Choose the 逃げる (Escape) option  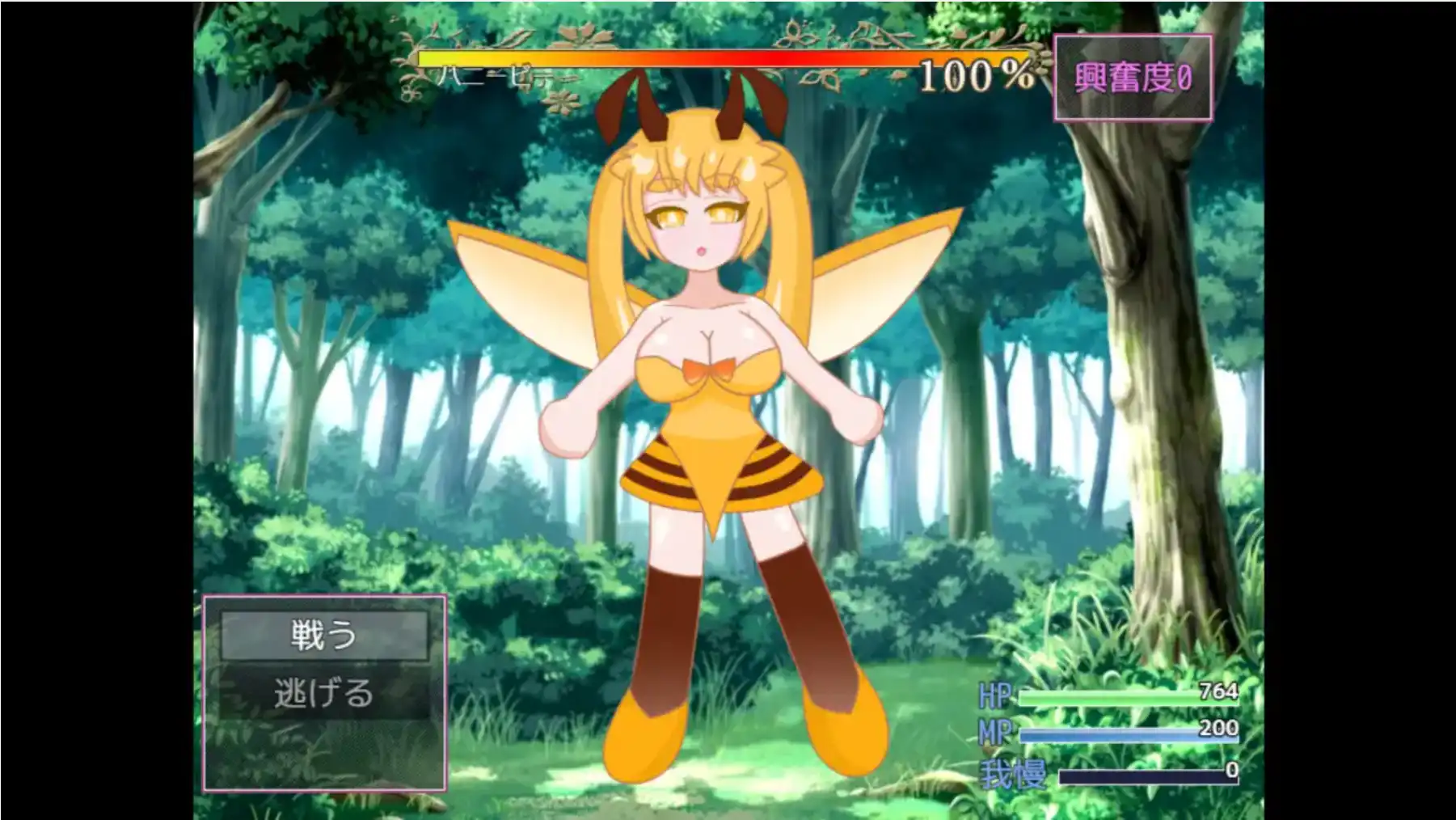[323, 691]
